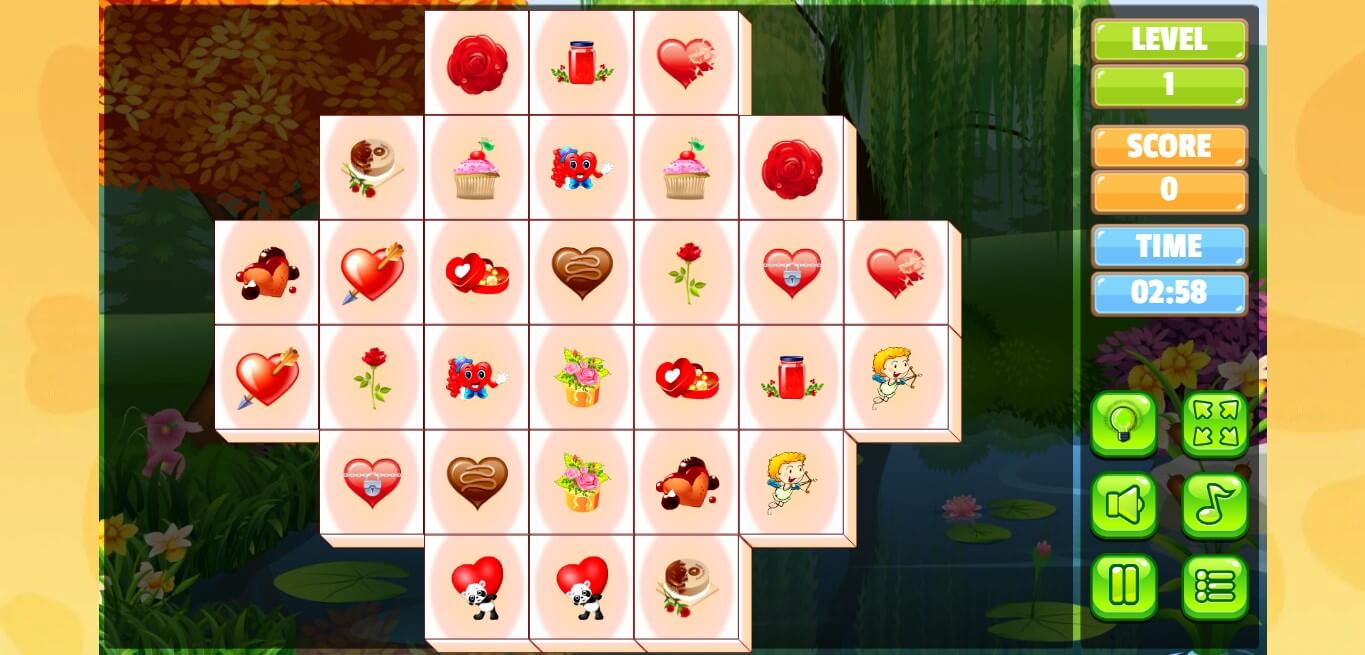Toggle the background music note button

pos(1215,505)
